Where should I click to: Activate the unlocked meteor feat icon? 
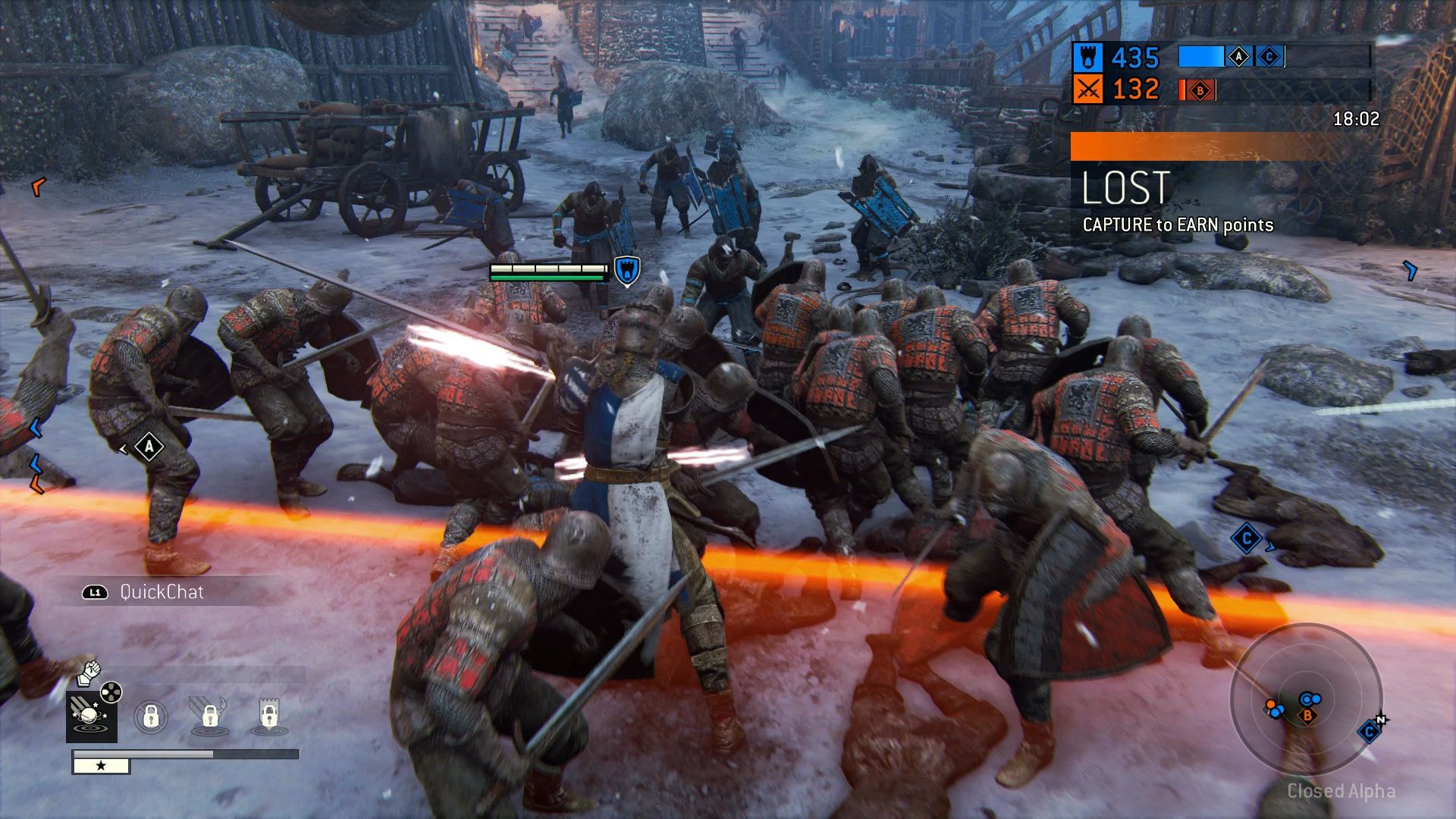(x=92, y=716)
